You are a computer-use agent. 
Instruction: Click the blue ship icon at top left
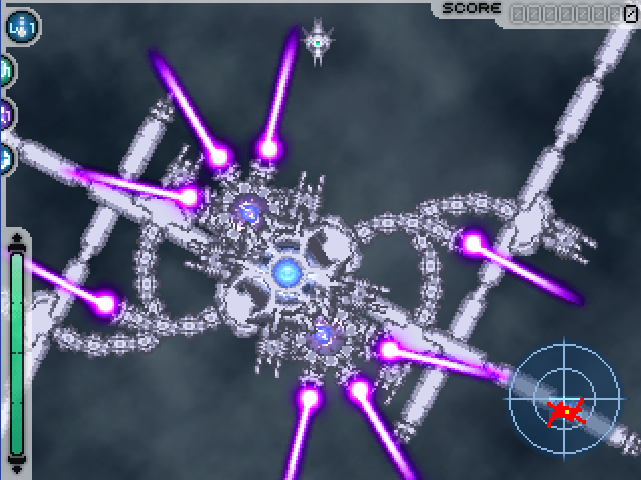[x=21, y=24]
